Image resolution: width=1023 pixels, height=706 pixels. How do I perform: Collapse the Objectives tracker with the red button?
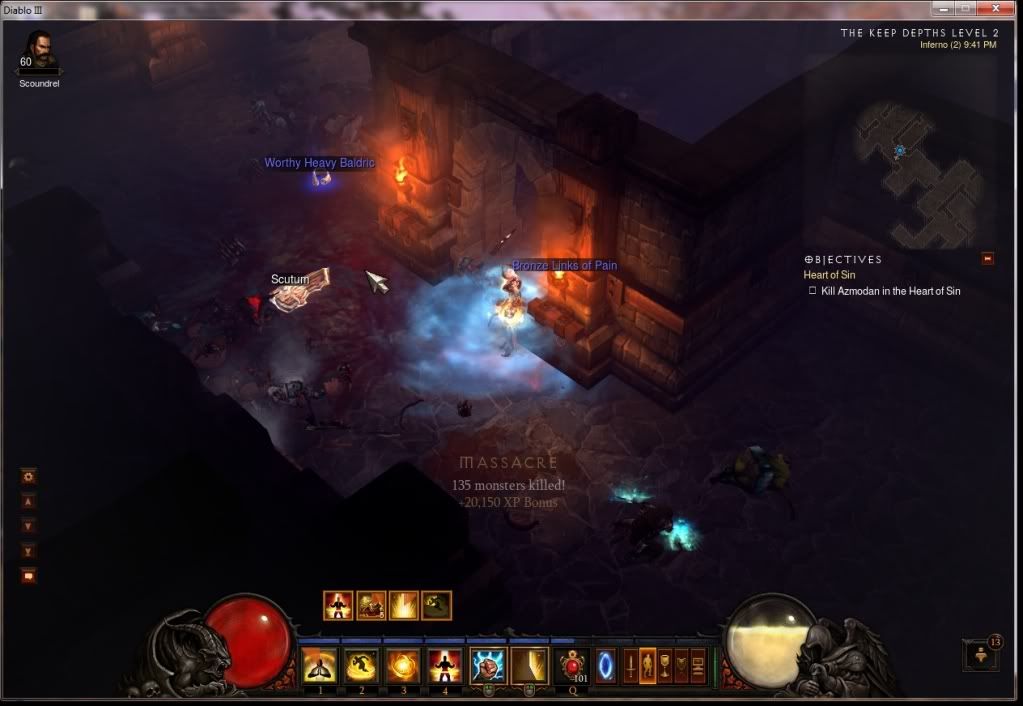988,259
